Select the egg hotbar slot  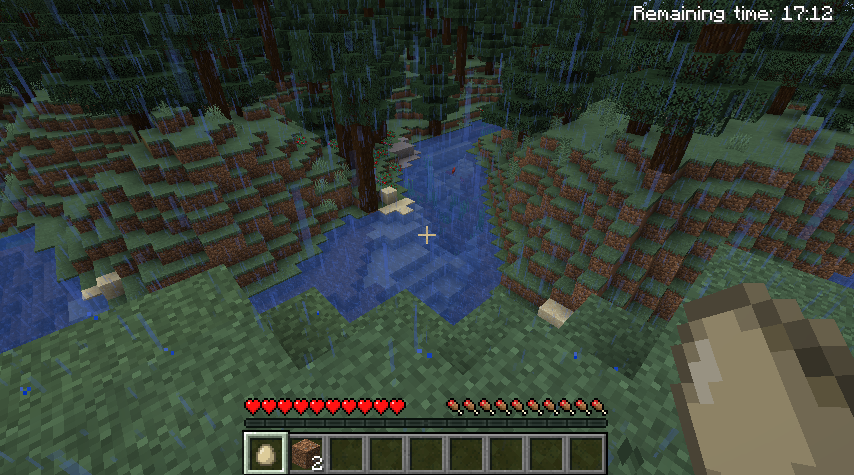[x=265, y=453]
